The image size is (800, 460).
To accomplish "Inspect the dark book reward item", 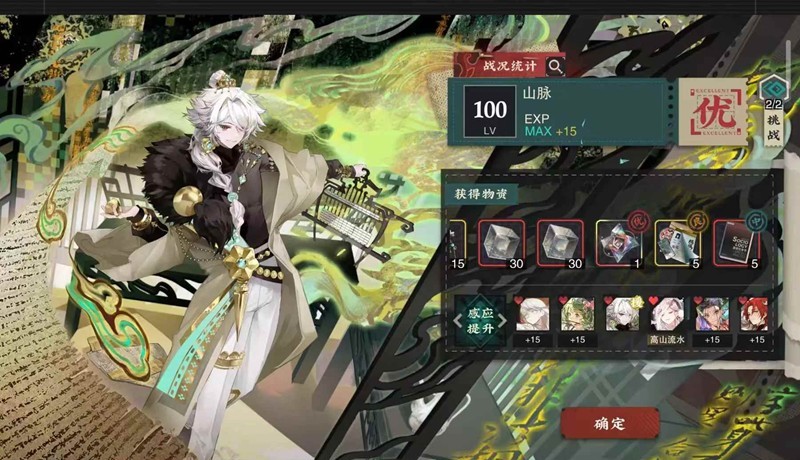I will pyautogui.click(x=736, y=241).
